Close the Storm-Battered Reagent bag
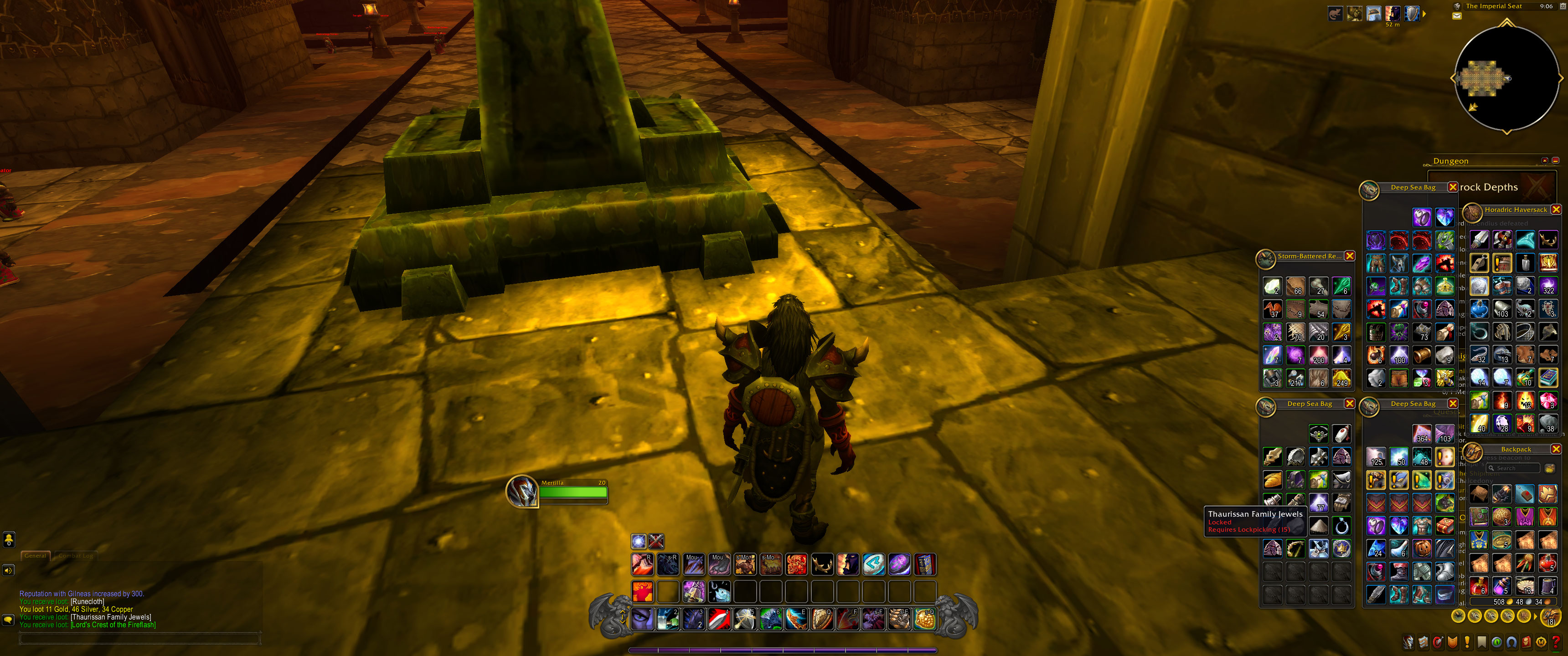 pos(1350,256)
